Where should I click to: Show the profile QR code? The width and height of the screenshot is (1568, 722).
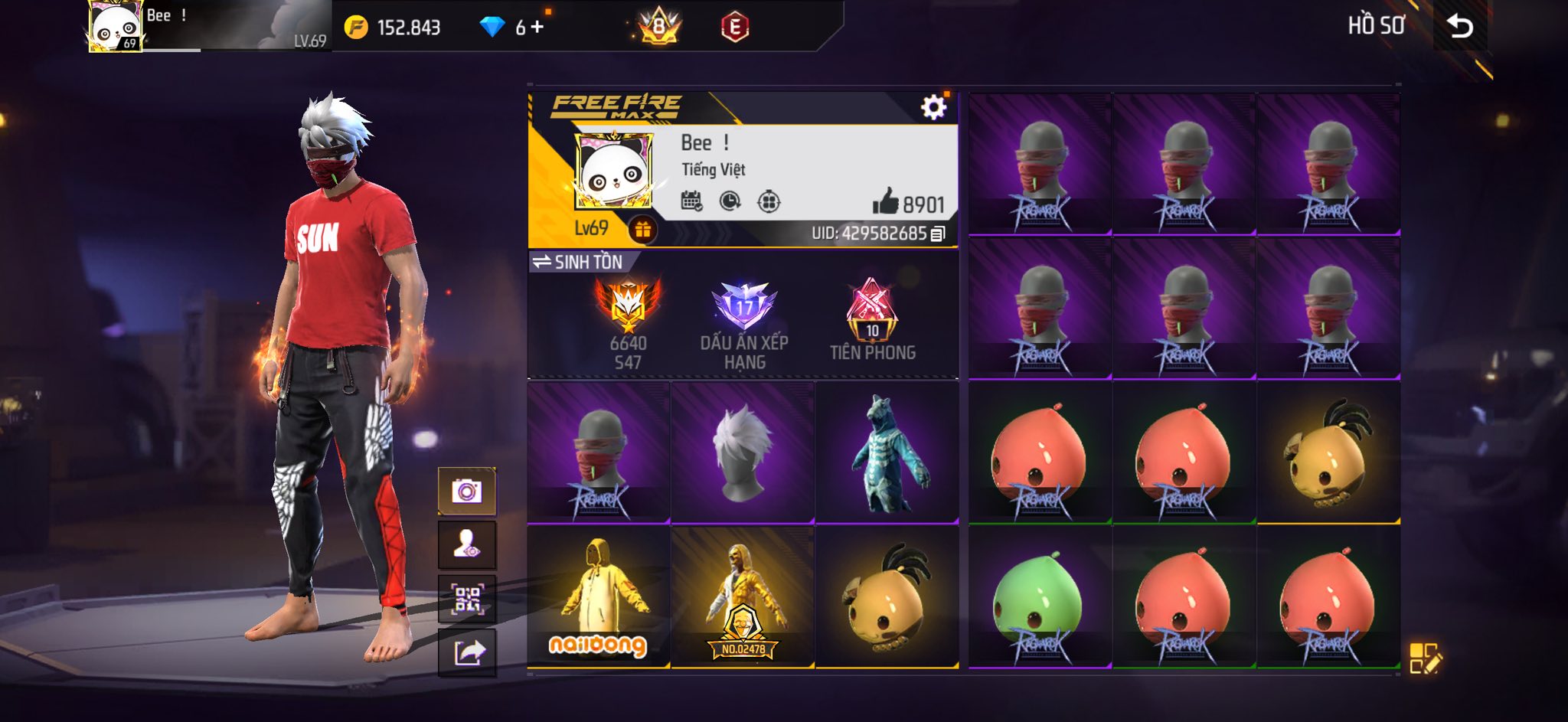466,599
